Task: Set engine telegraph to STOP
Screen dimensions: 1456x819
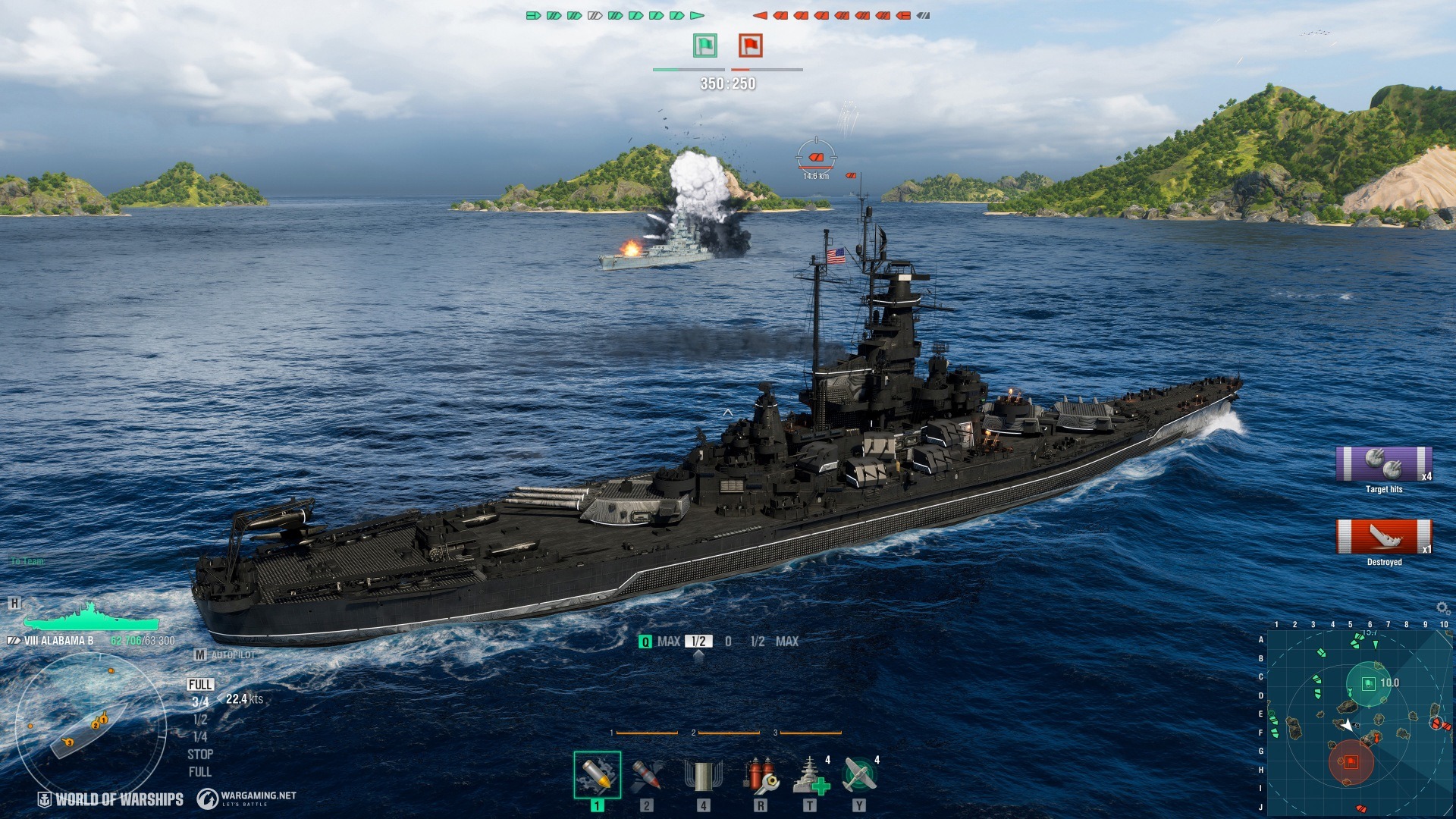Action: (200, 755)
